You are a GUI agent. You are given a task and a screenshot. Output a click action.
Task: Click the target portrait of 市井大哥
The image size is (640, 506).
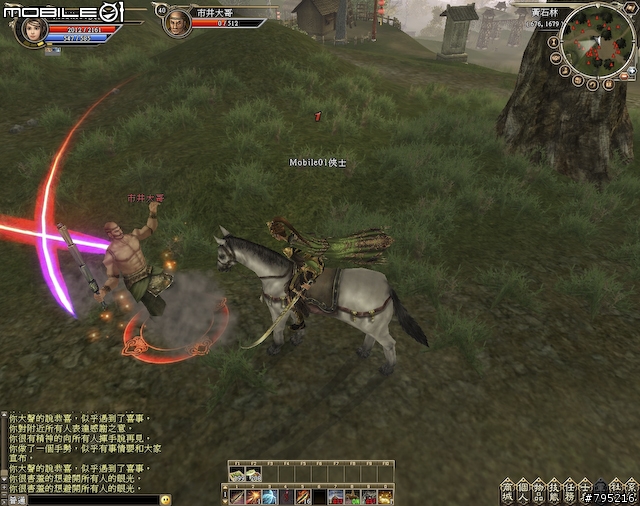tap(178, 22)
